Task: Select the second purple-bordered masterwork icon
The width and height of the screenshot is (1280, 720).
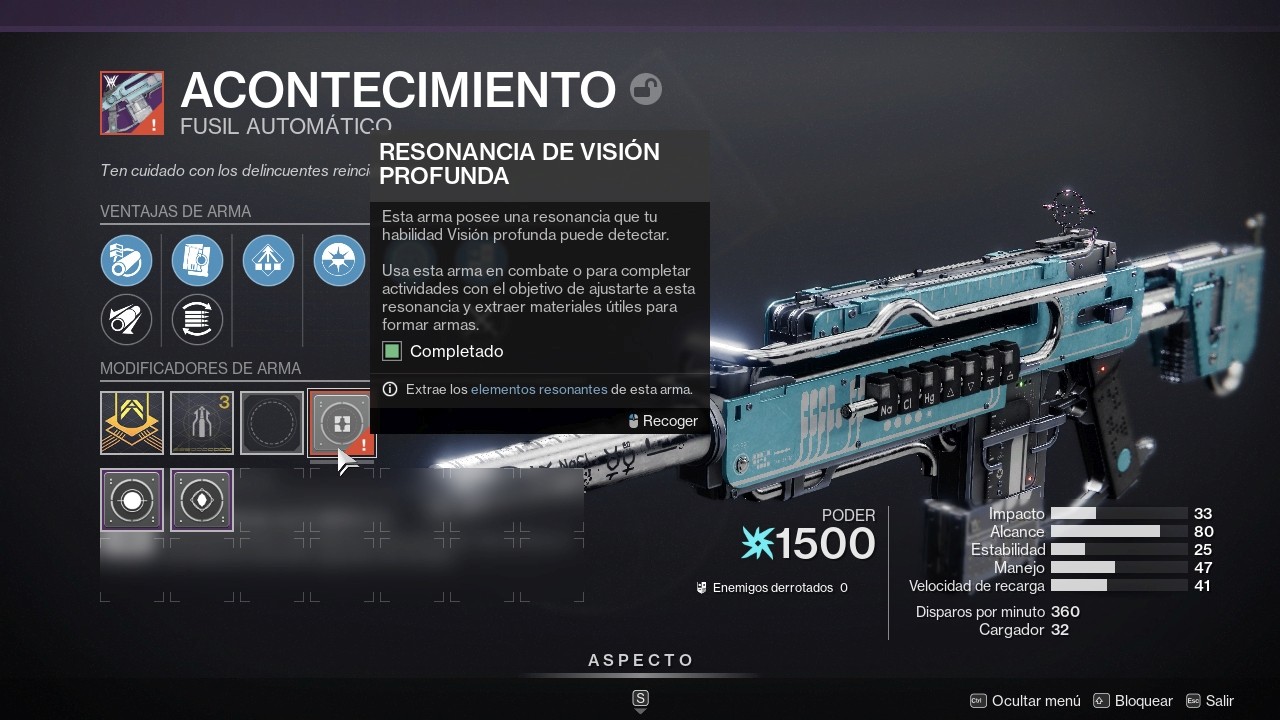Action: [x=201, y=498]
